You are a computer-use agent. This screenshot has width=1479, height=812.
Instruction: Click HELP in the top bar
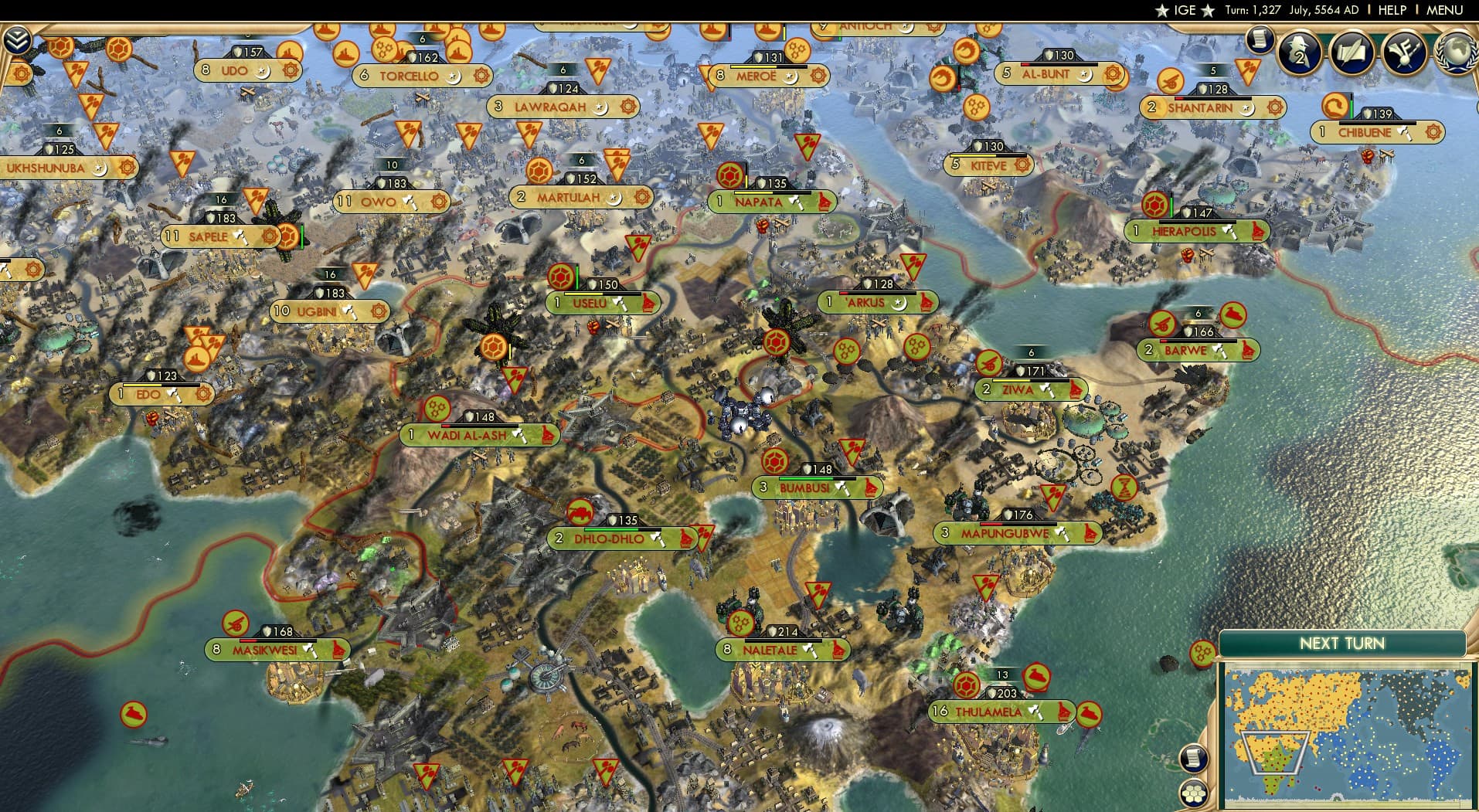click(x=1390, y=10)
